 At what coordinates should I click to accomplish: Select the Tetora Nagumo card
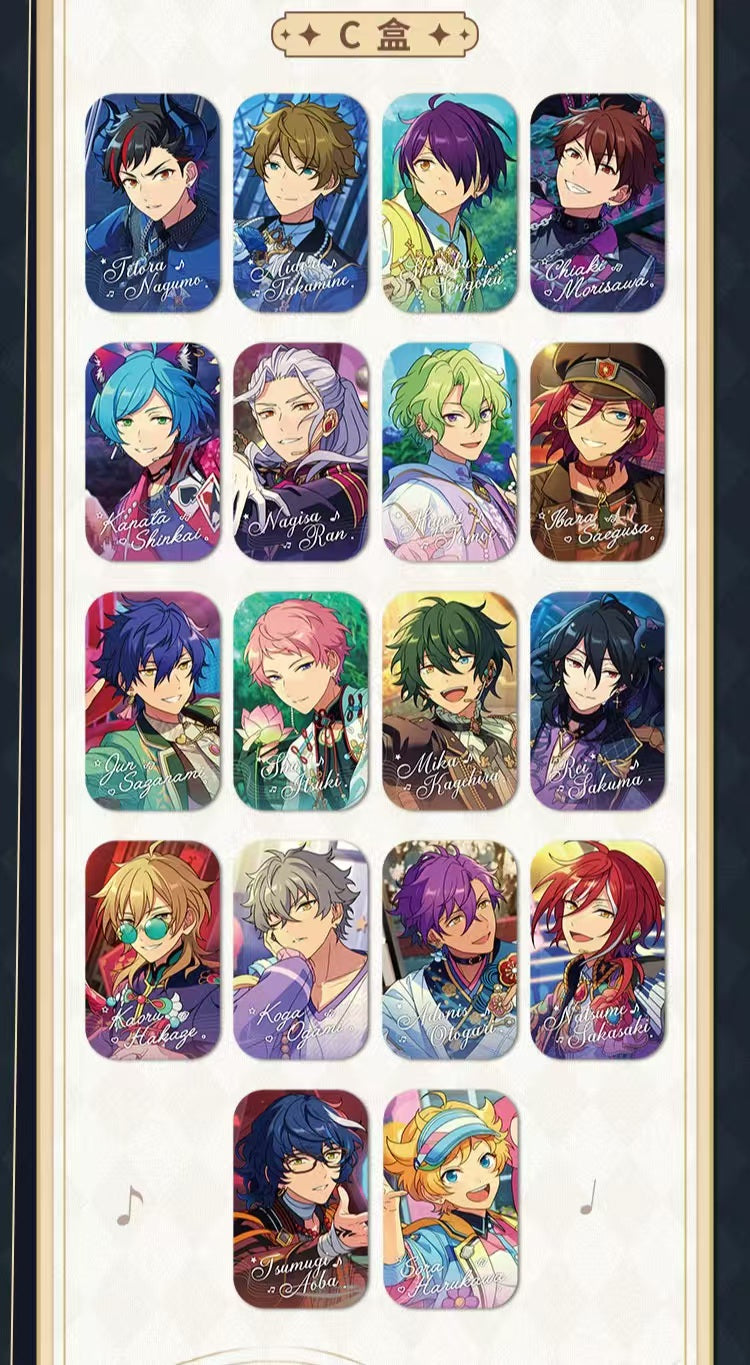point(152,203)
